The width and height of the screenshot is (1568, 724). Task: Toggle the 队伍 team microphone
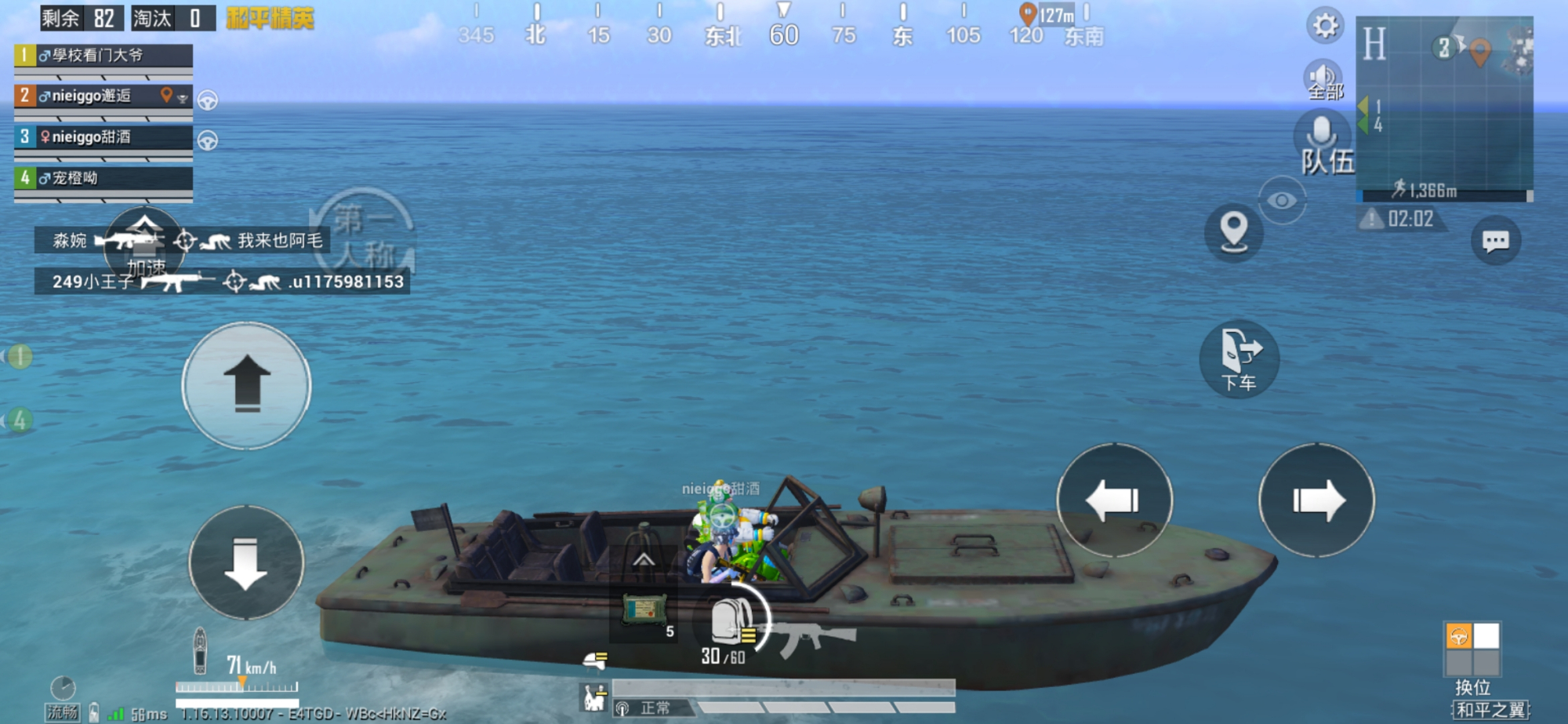click(x=1323, y=141)
